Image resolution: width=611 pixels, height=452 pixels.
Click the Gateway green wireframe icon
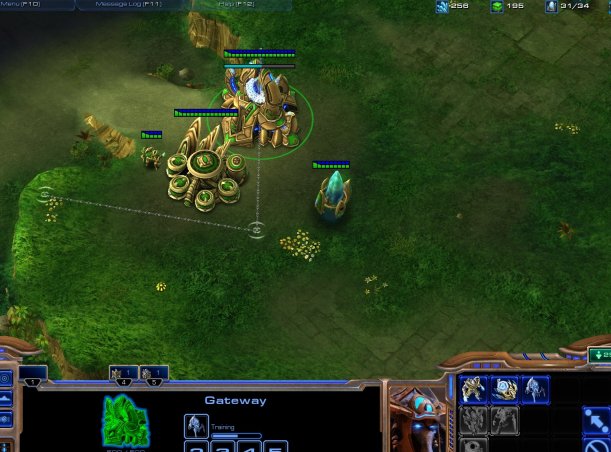[x=125, y=420]
